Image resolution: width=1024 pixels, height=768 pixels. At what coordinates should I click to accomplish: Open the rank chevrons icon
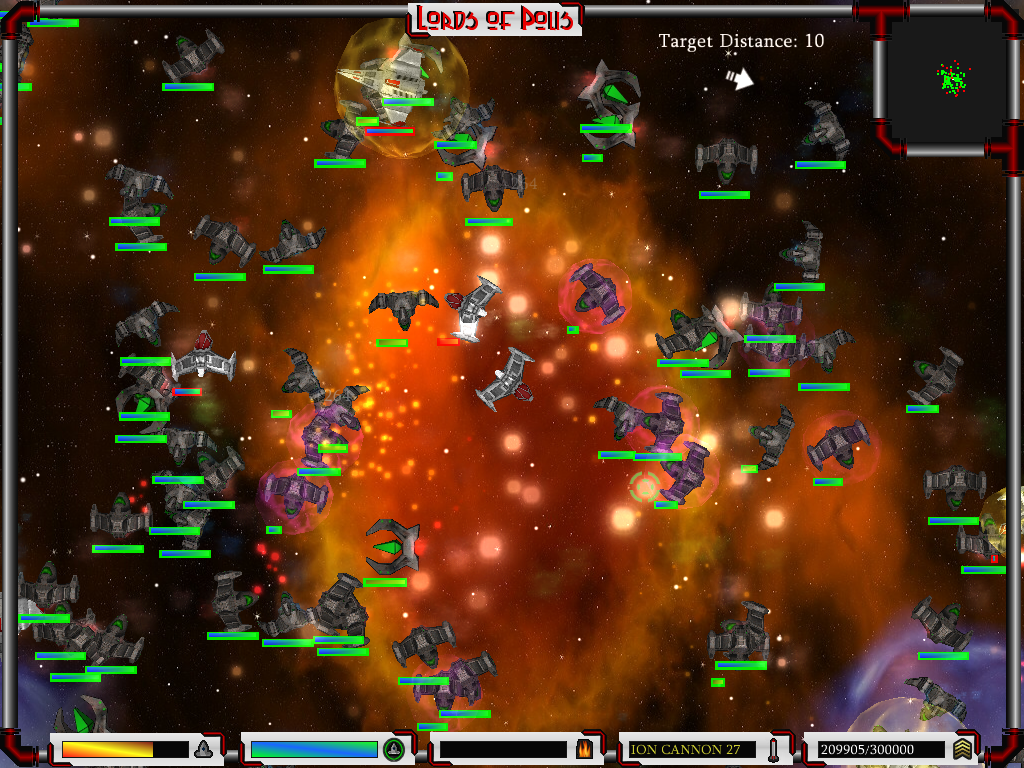tap(962, 749)
